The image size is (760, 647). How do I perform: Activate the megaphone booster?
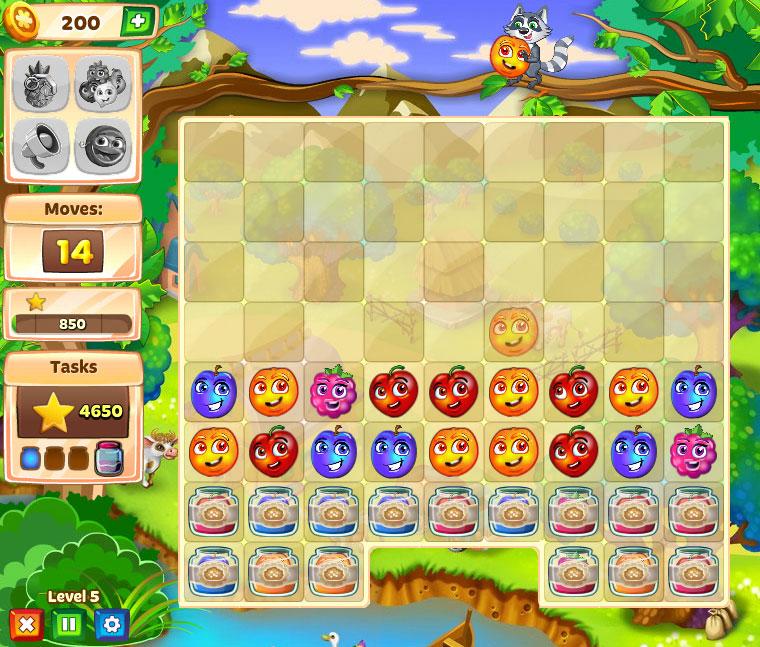click(41, 146)
